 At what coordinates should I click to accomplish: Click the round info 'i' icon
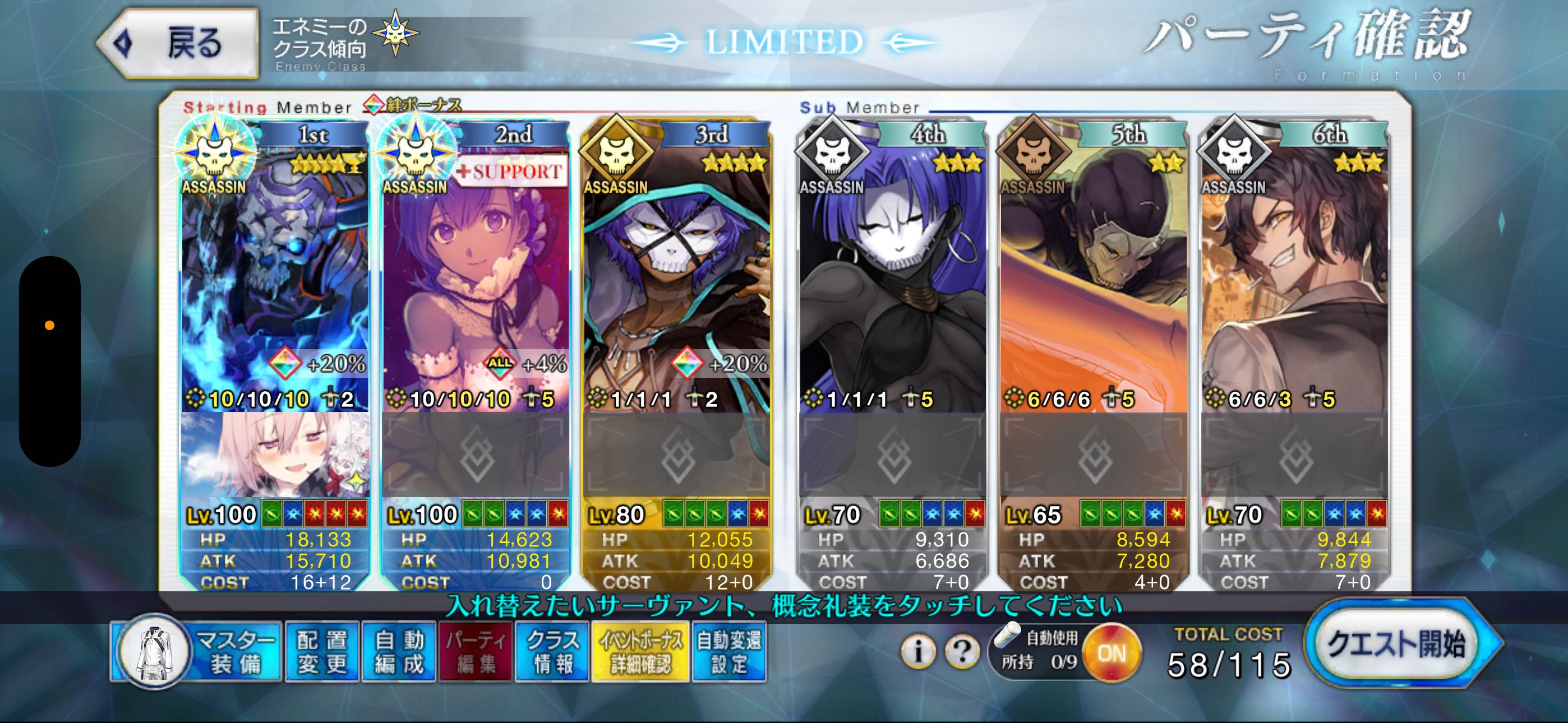point(917,652)
